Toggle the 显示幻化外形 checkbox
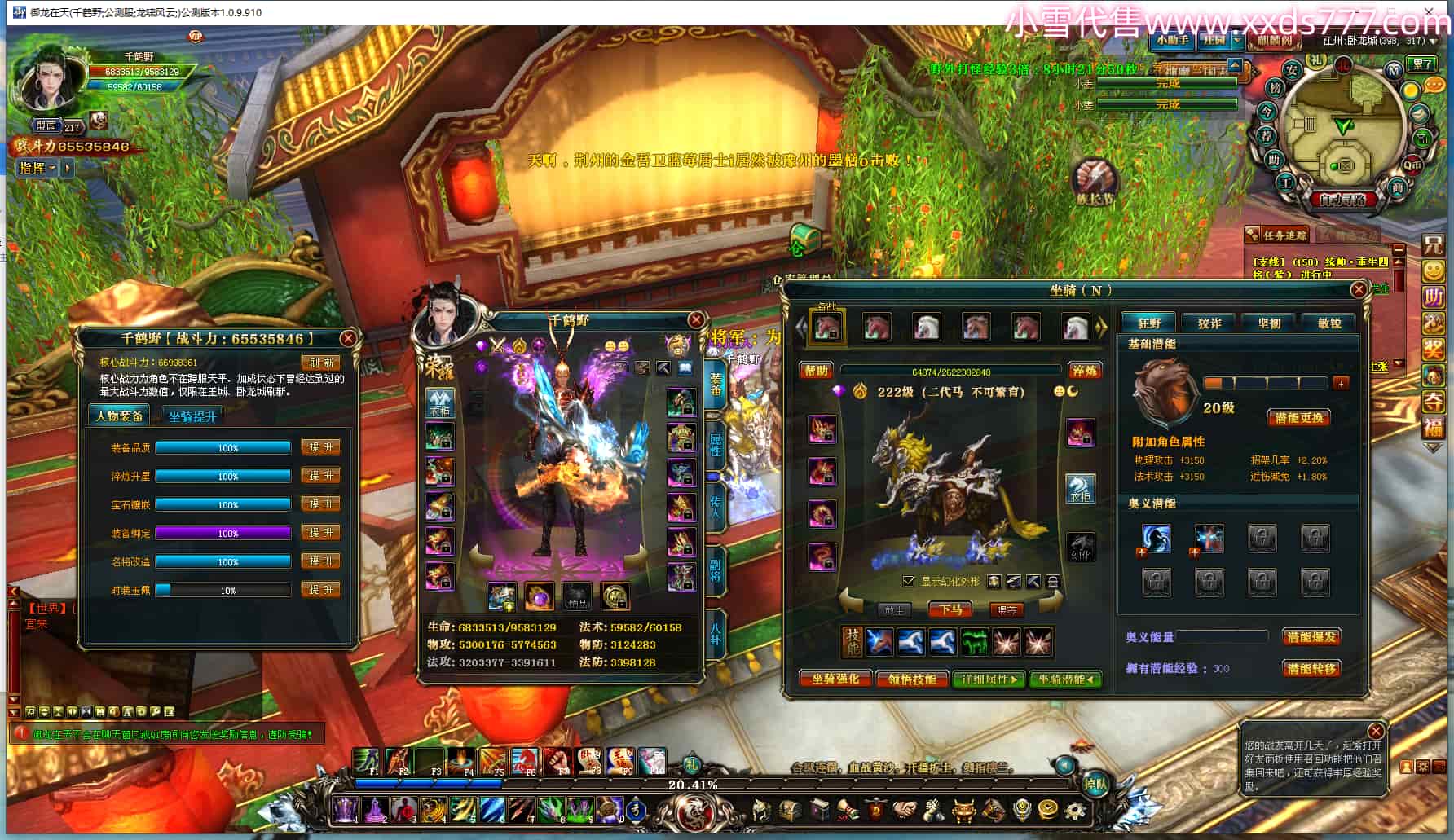This screenshot has height=840, width=1454. point(909,581)
